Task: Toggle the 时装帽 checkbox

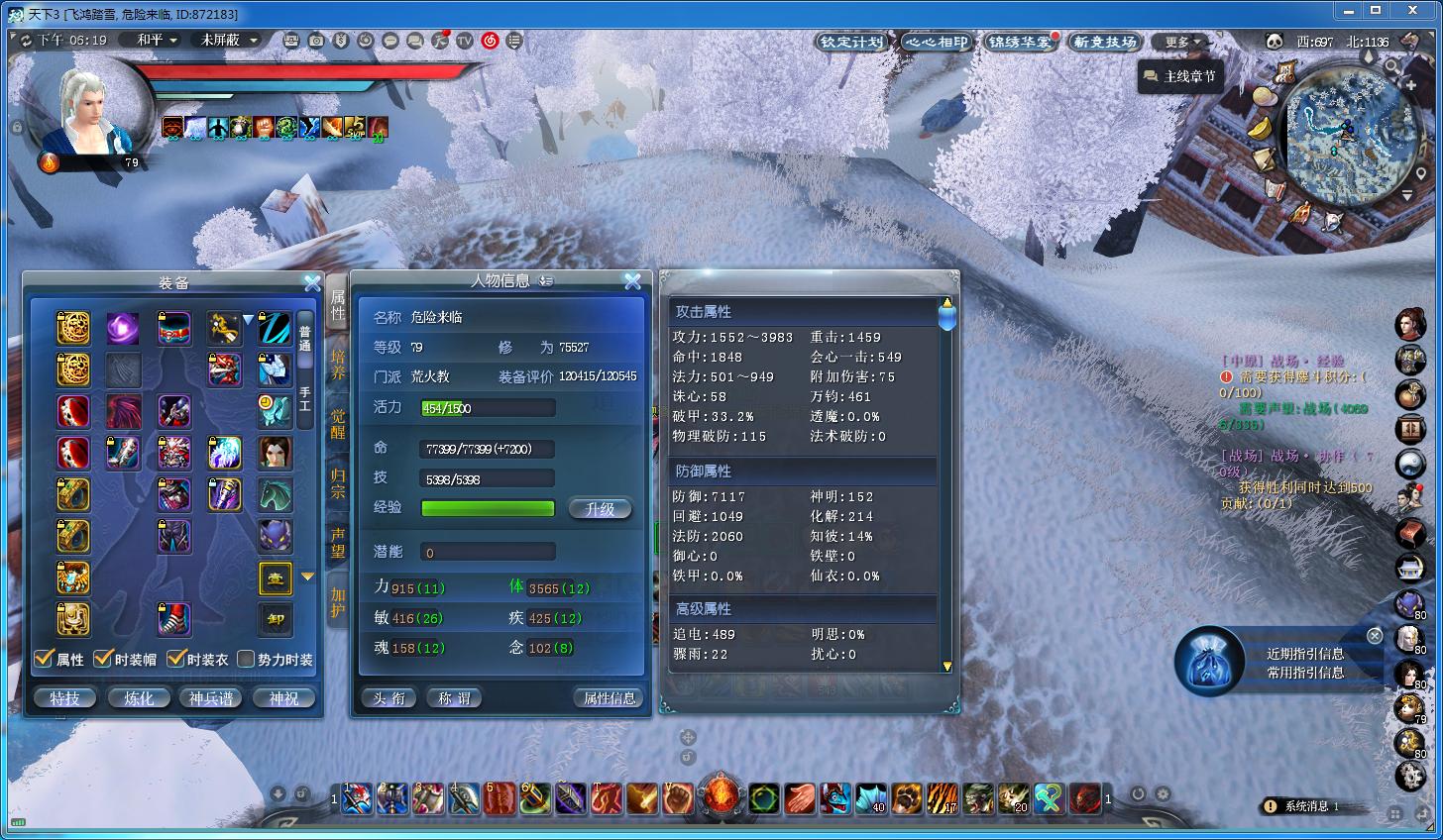Action: tap(103, 659)
